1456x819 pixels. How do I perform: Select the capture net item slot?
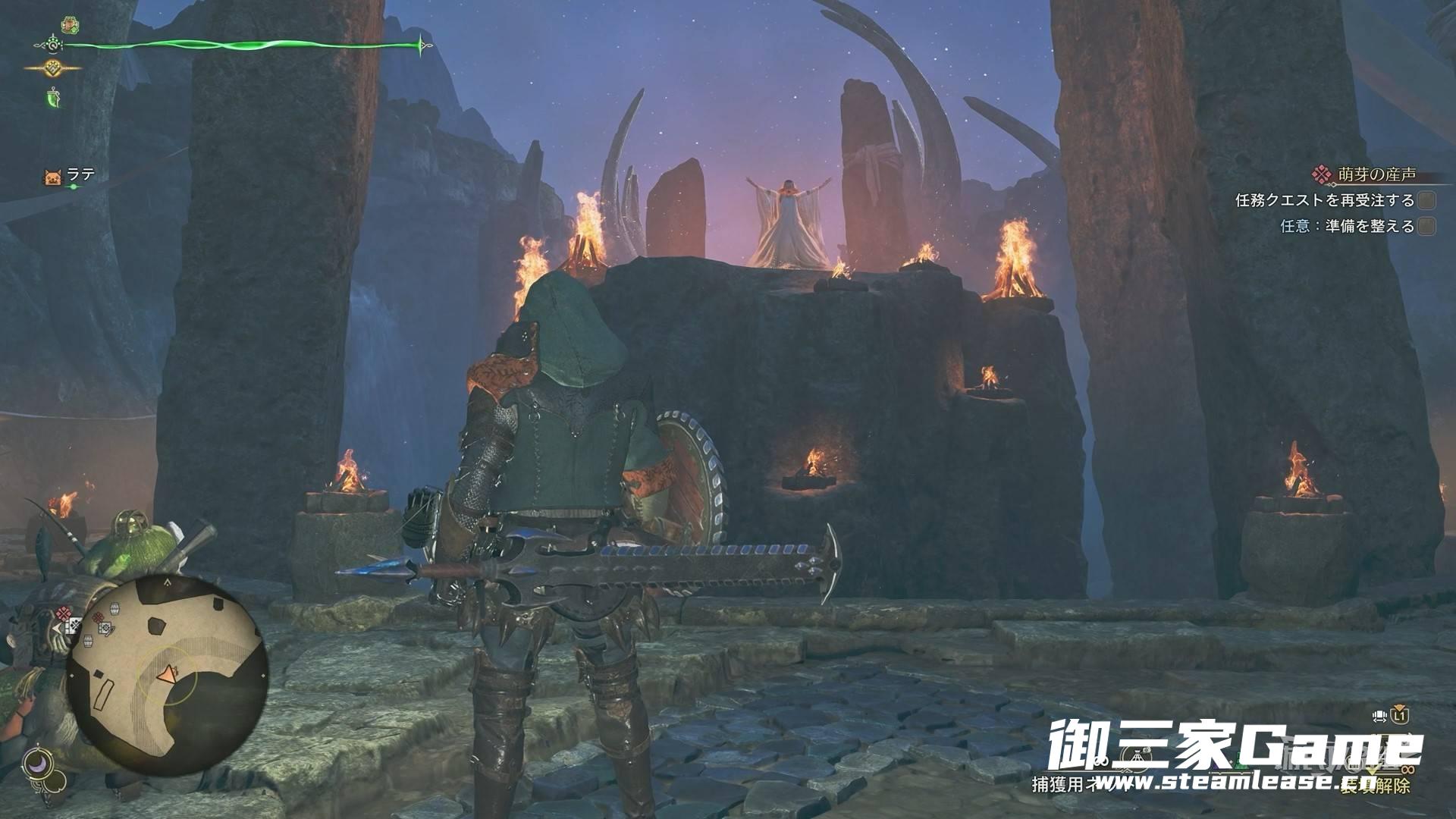tap(1134, 758)
